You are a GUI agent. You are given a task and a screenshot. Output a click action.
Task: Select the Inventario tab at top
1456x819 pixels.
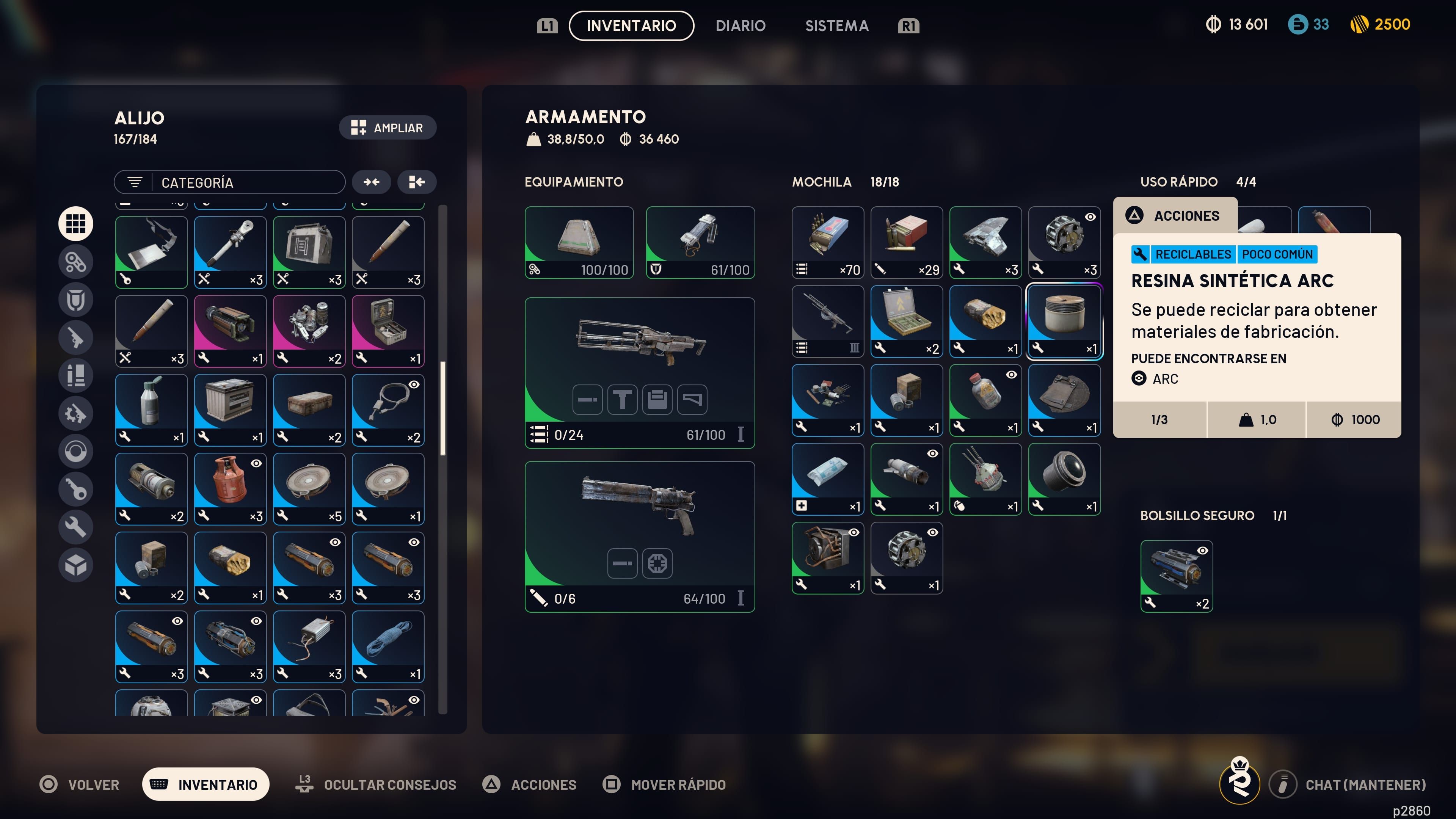631,25
